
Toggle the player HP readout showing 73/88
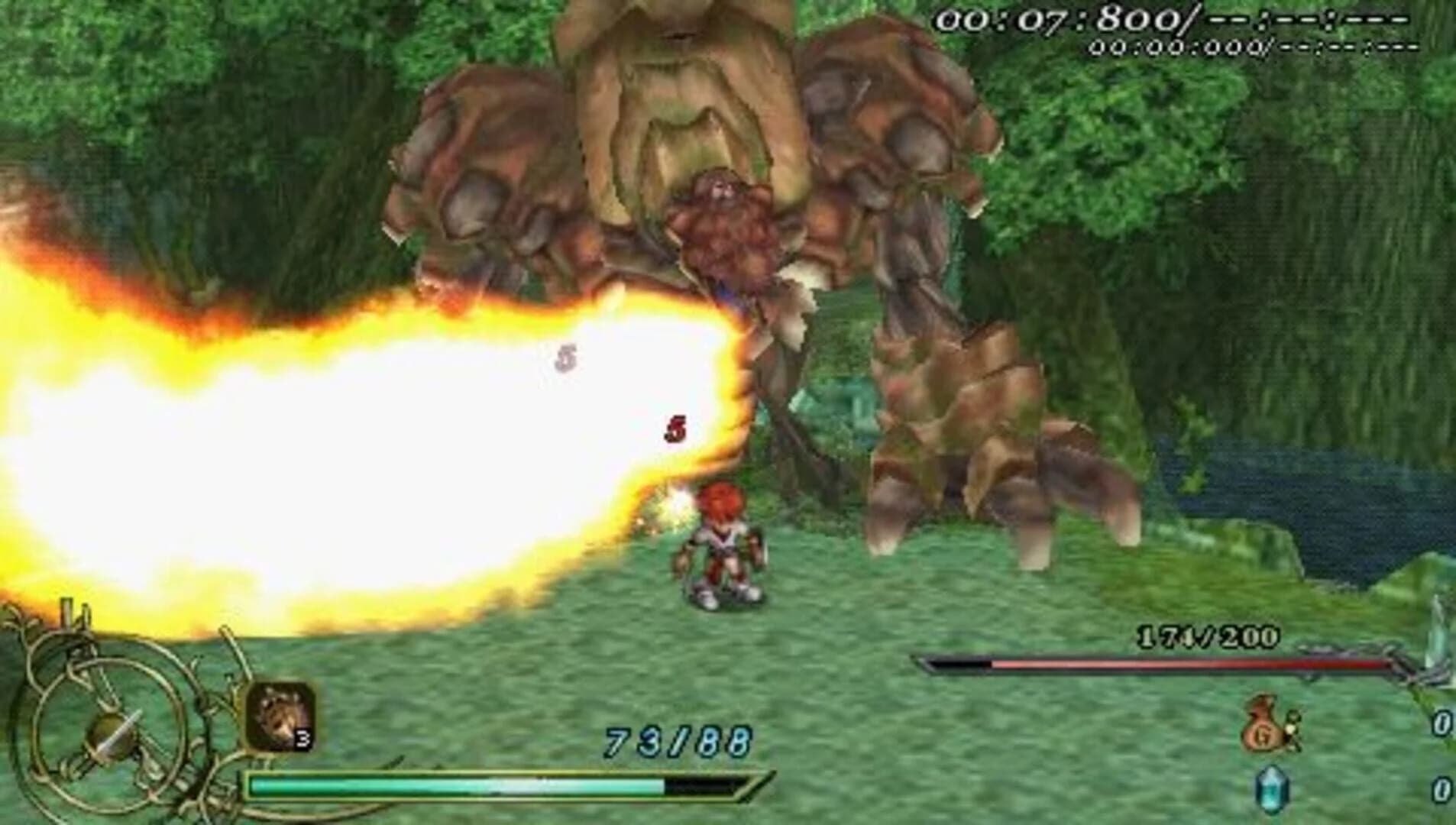[x=675, y=738]
